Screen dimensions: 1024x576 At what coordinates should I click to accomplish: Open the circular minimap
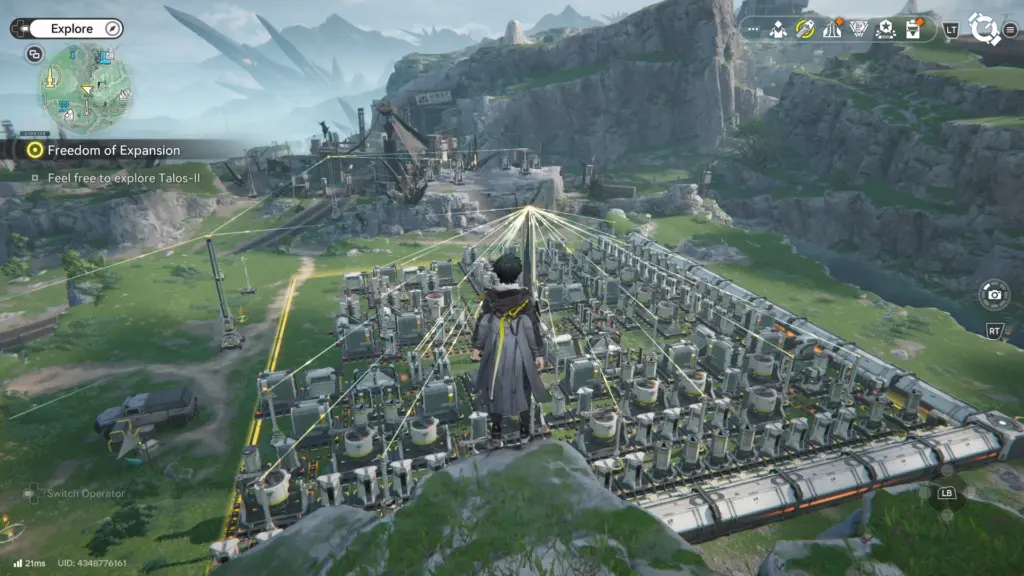click(x=87, y=89)
